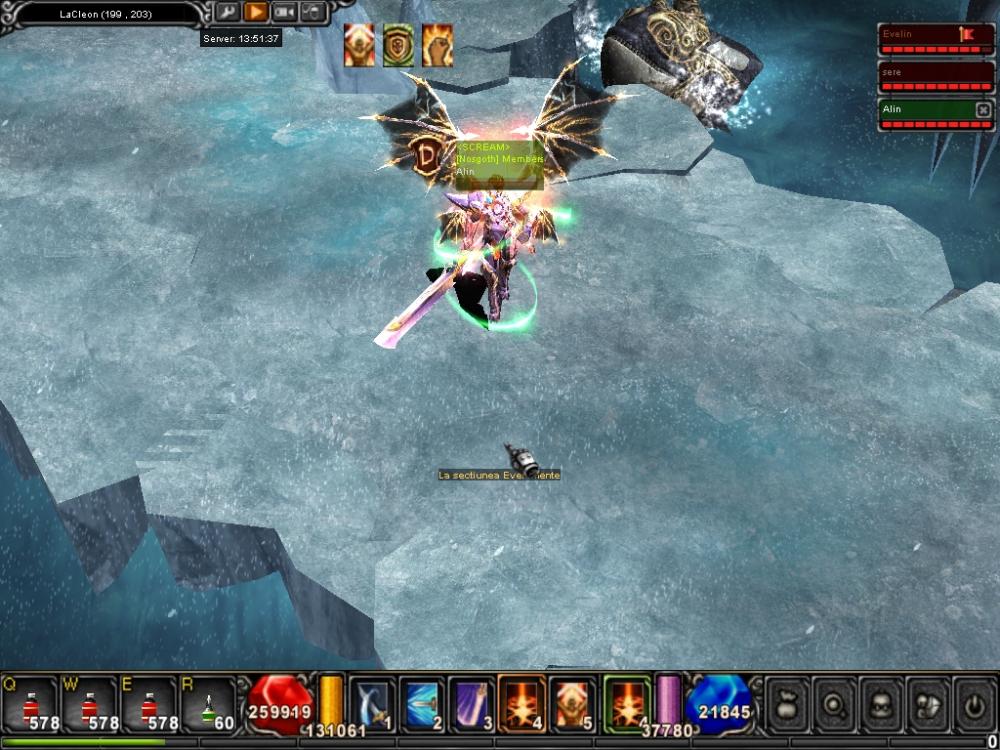Viewport: 1000px width, 750px height.
Task: Use the green potion in slot R
Action: (x=206, y=703)
